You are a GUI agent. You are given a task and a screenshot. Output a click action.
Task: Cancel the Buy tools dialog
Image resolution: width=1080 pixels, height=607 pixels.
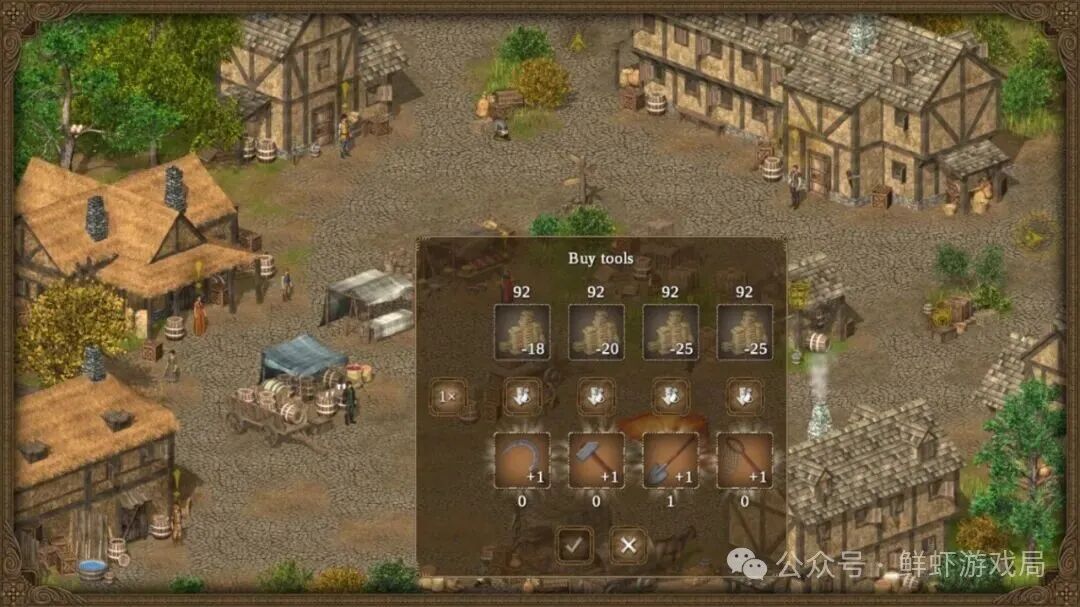628,545
